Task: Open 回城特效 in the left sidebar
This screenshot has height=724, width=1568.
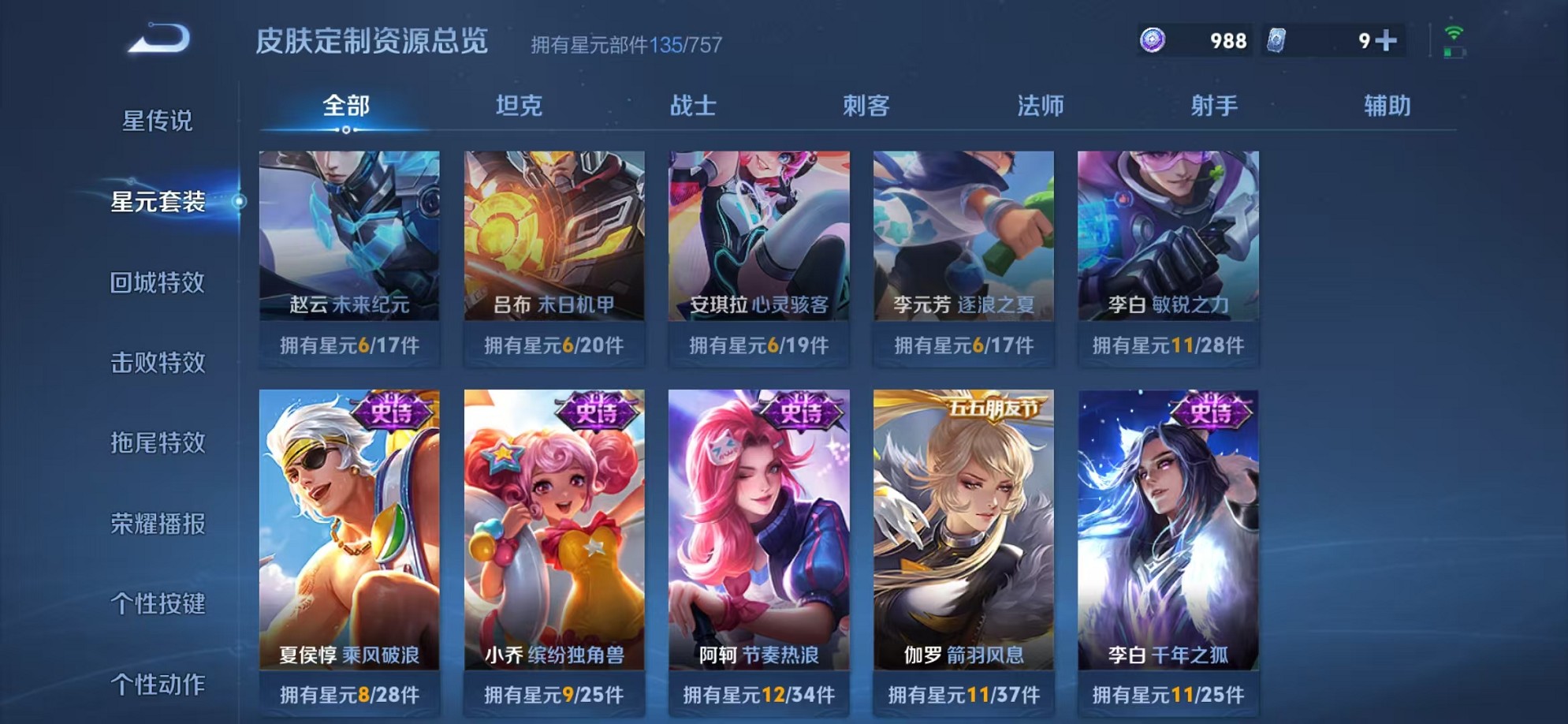Action: 156,283
